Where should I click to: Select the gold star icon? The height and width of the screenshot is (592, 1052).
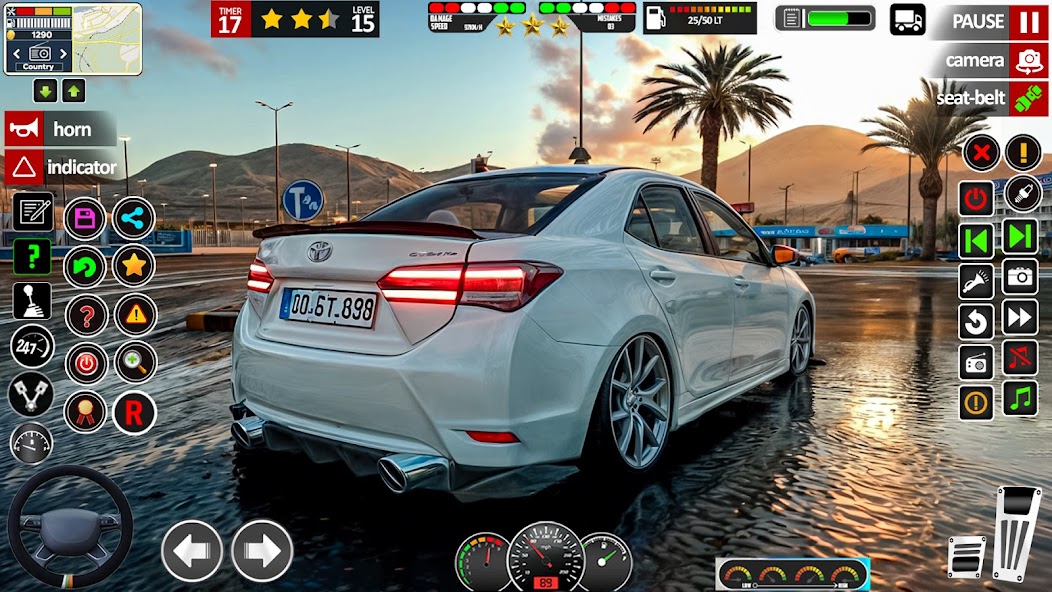point(133,266)
